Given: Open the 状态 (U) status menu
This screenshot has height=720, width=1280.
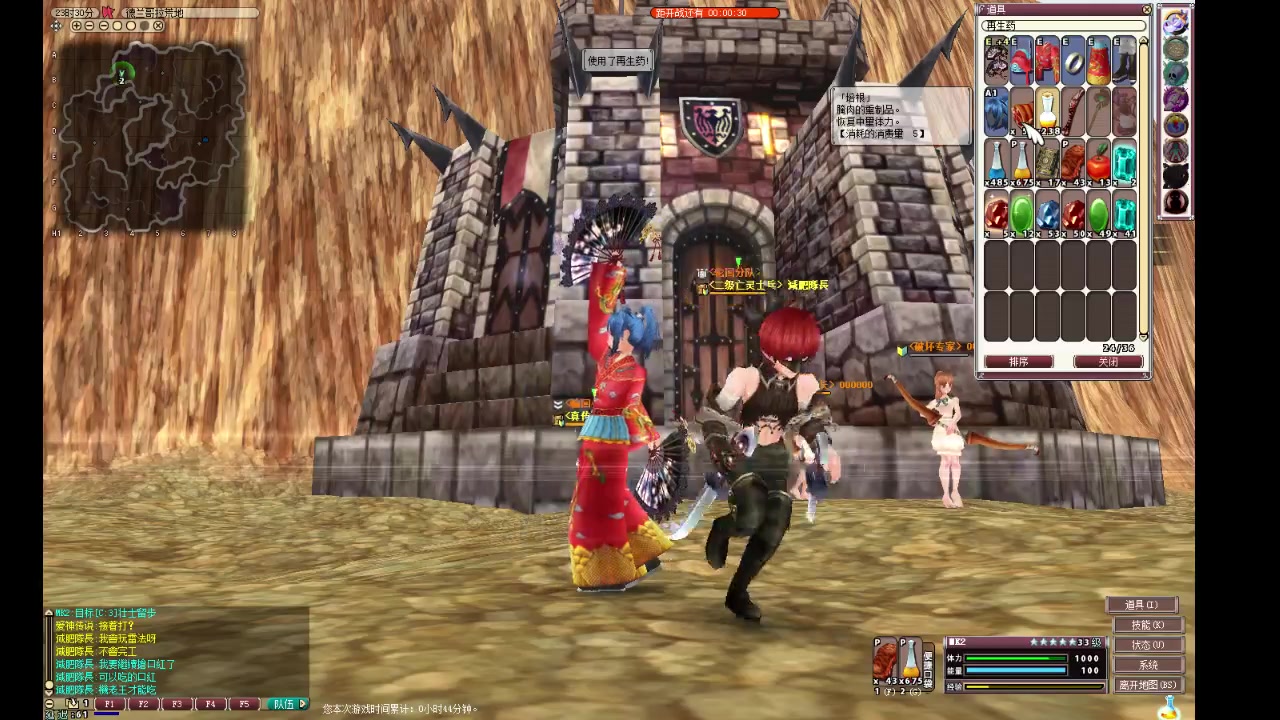Looking at the screenshot, I should tap(1147, 645).
